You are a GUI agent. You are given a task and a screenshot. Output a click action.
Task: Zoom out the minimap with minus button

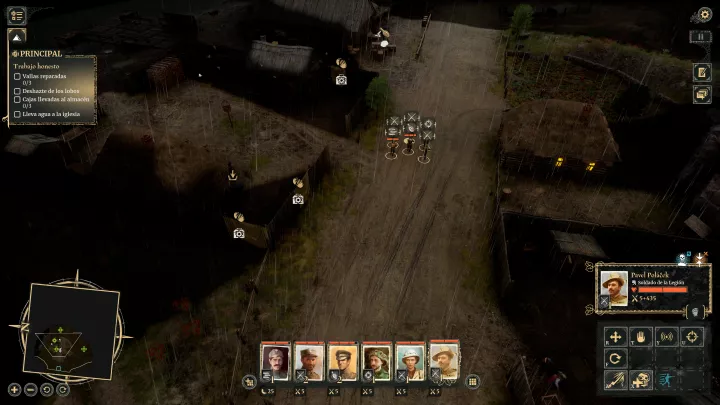click(31, 389)
